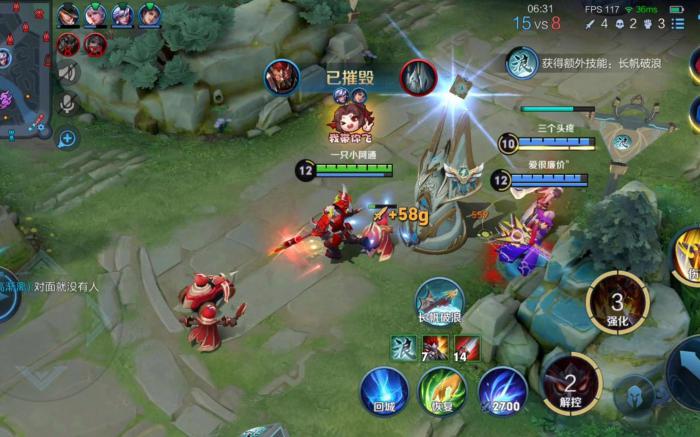Toggle the microphone icon
The height and width of the screenshot is (437, 700).
pos(68,104)
